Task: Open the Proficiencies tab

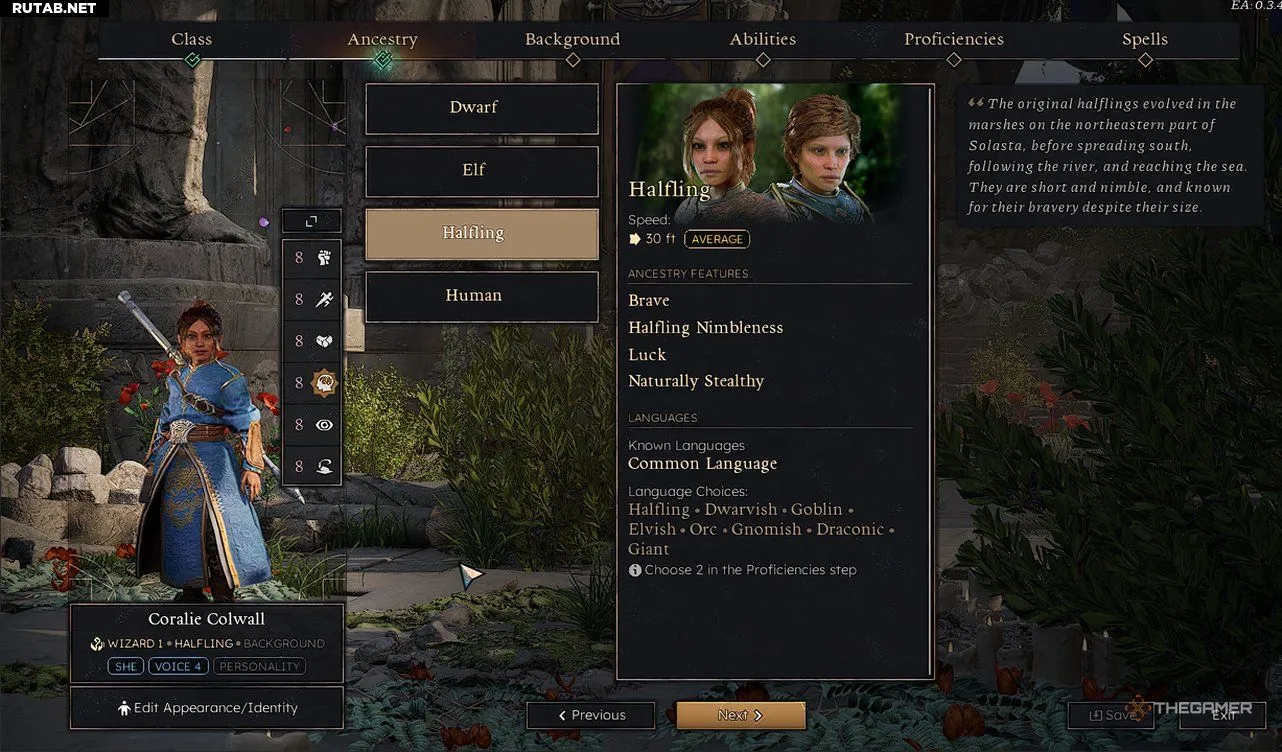Action: (x=953, y=40)
